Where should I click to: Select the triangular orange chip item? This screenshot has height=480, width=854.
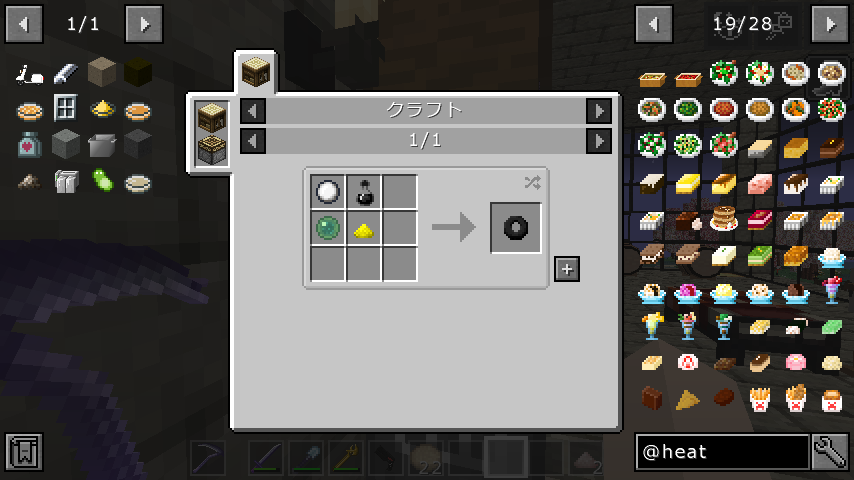coord(687,400)
